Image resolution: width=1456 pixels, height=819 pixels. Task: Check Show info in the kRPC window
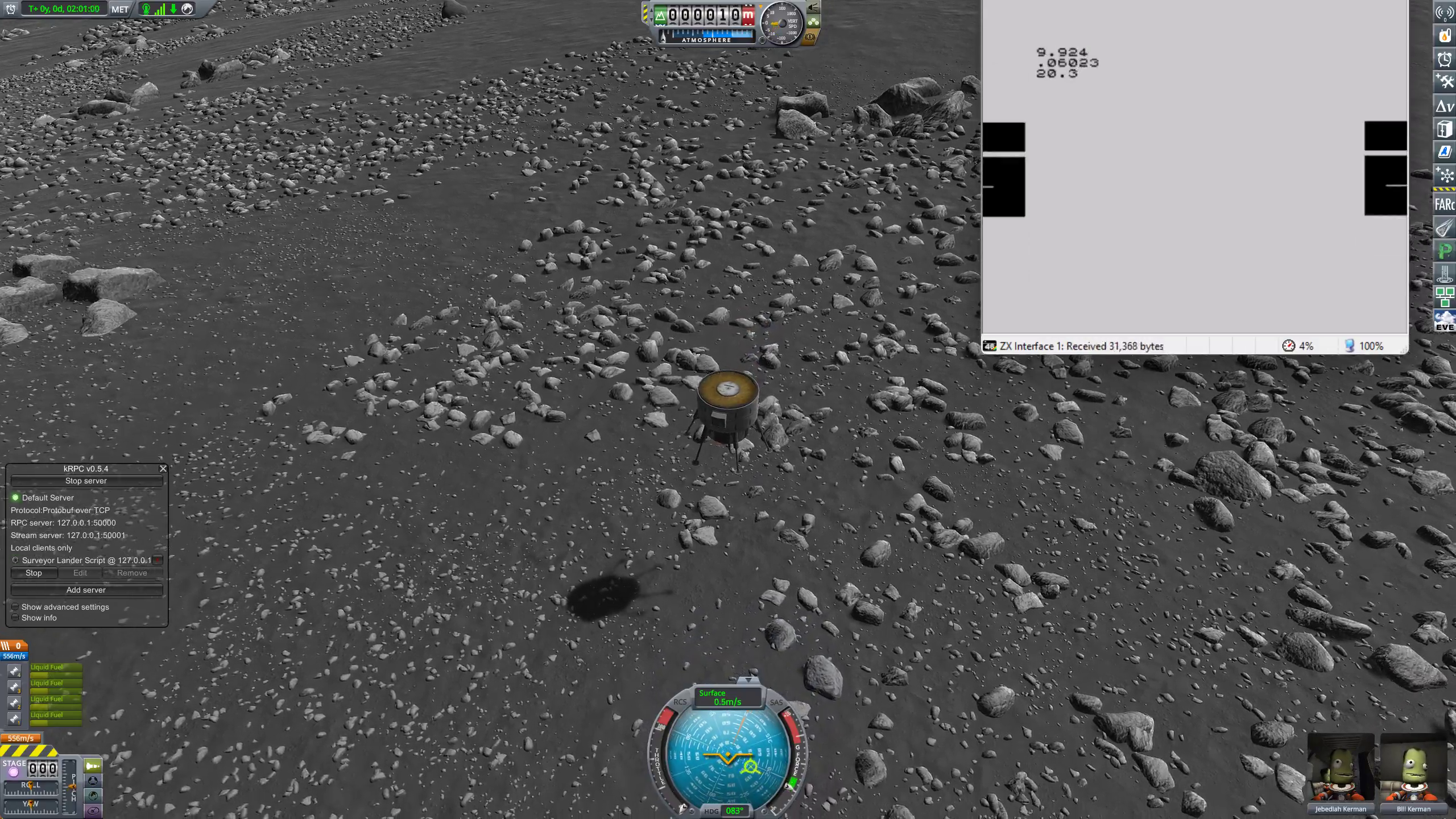15,618
